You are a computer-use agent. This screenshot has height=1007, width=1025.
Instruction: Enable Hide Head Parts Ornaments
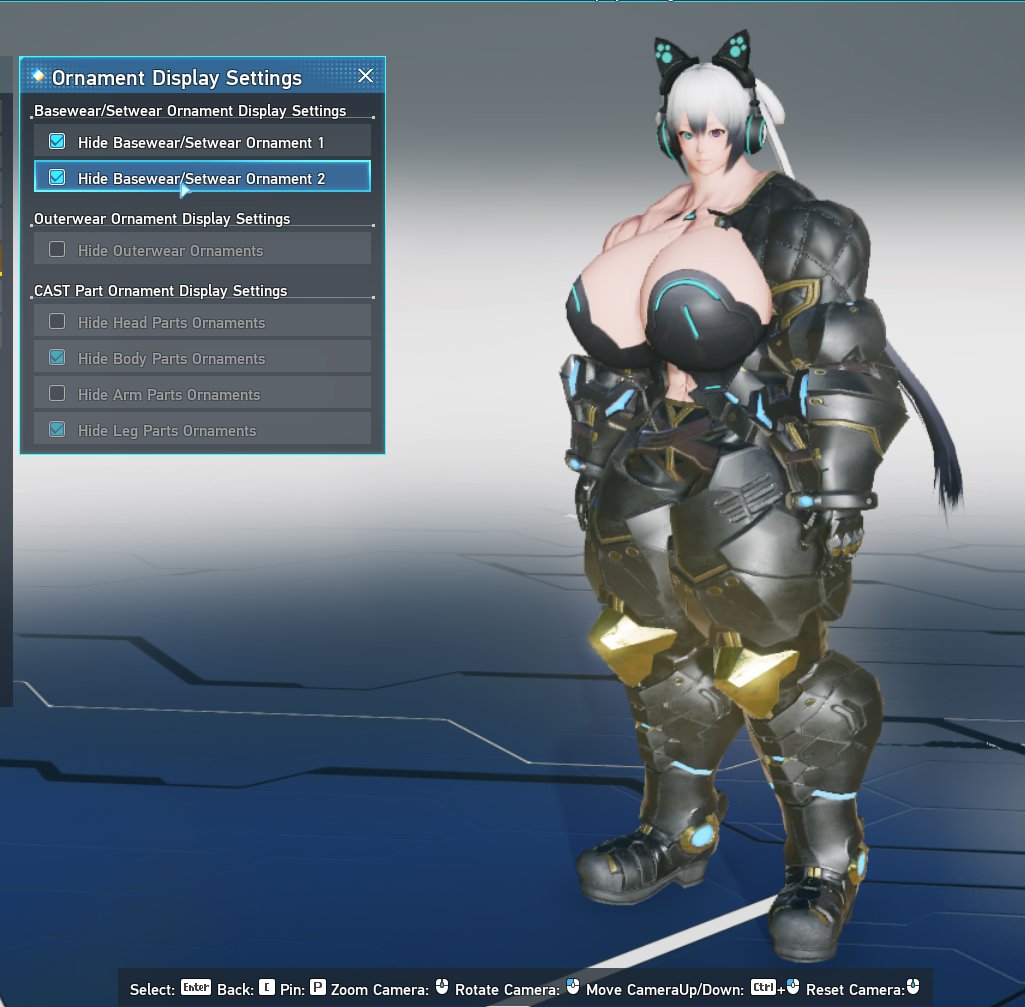58,322
